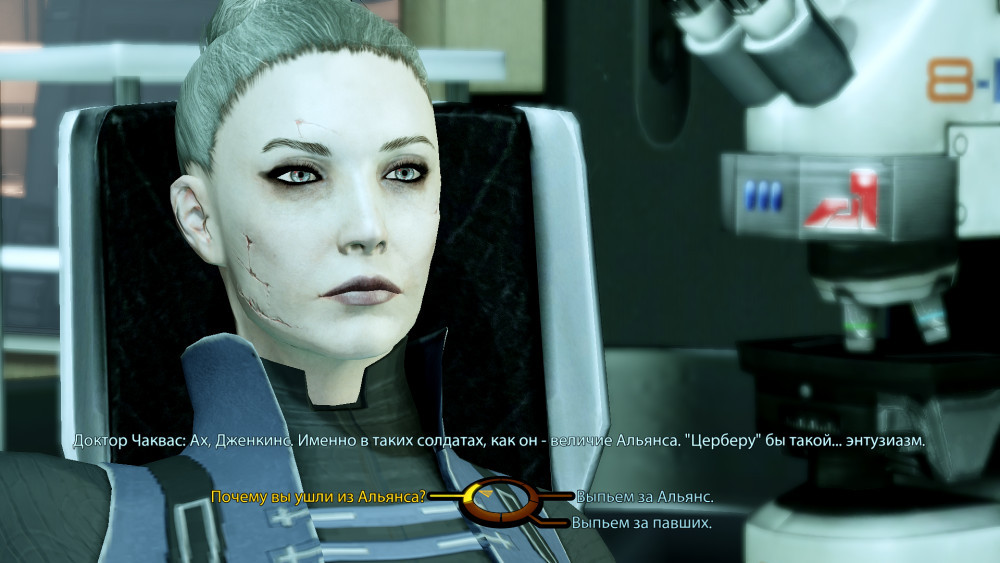The image size is (1000, 563).
Task: Select the "Выпьем за Альянс." reply
Action: (644, 496)
